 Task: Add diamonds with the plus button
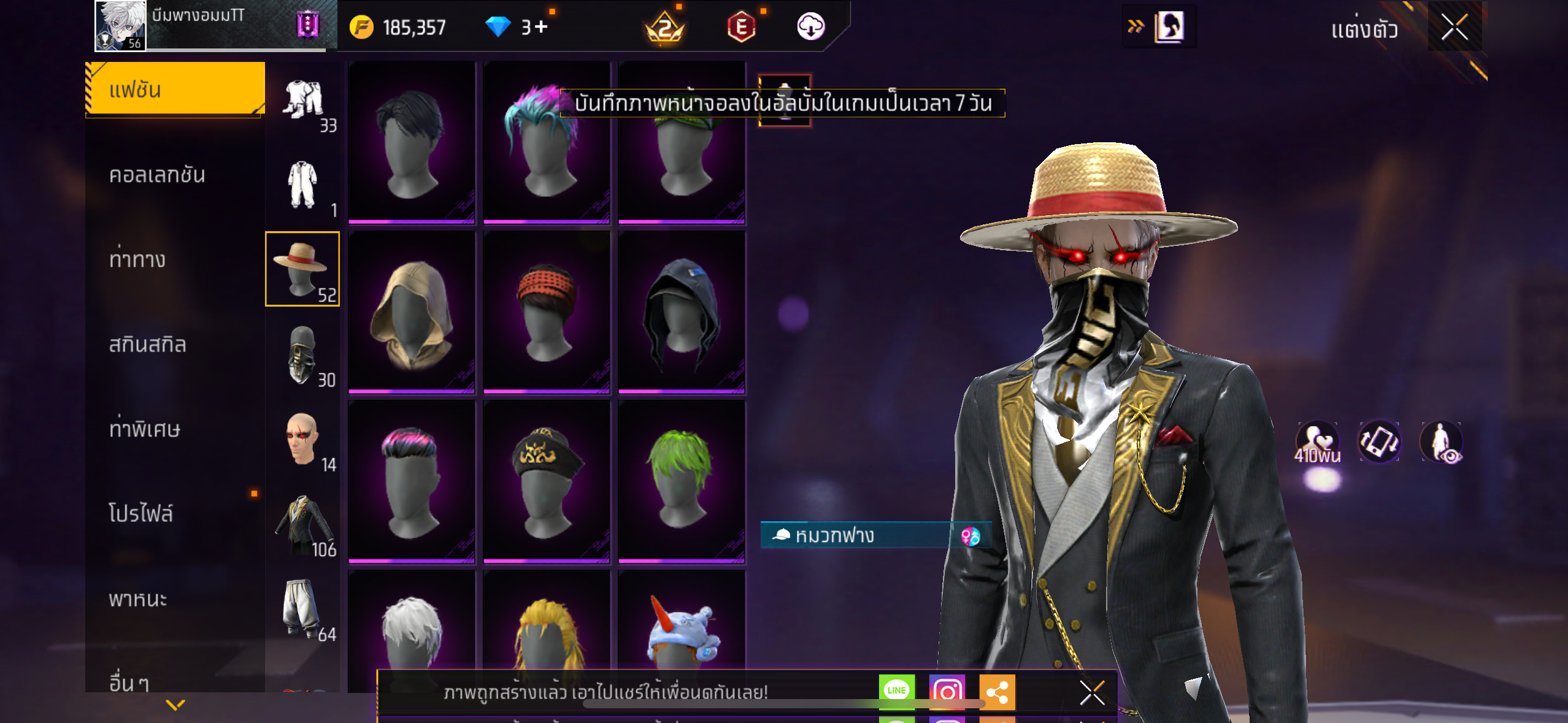541,27
